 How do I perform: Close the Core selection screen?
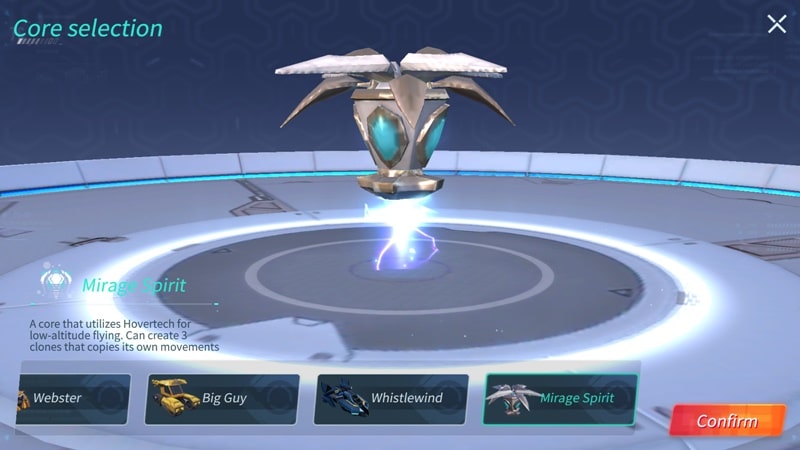click(x=776, y=24)
